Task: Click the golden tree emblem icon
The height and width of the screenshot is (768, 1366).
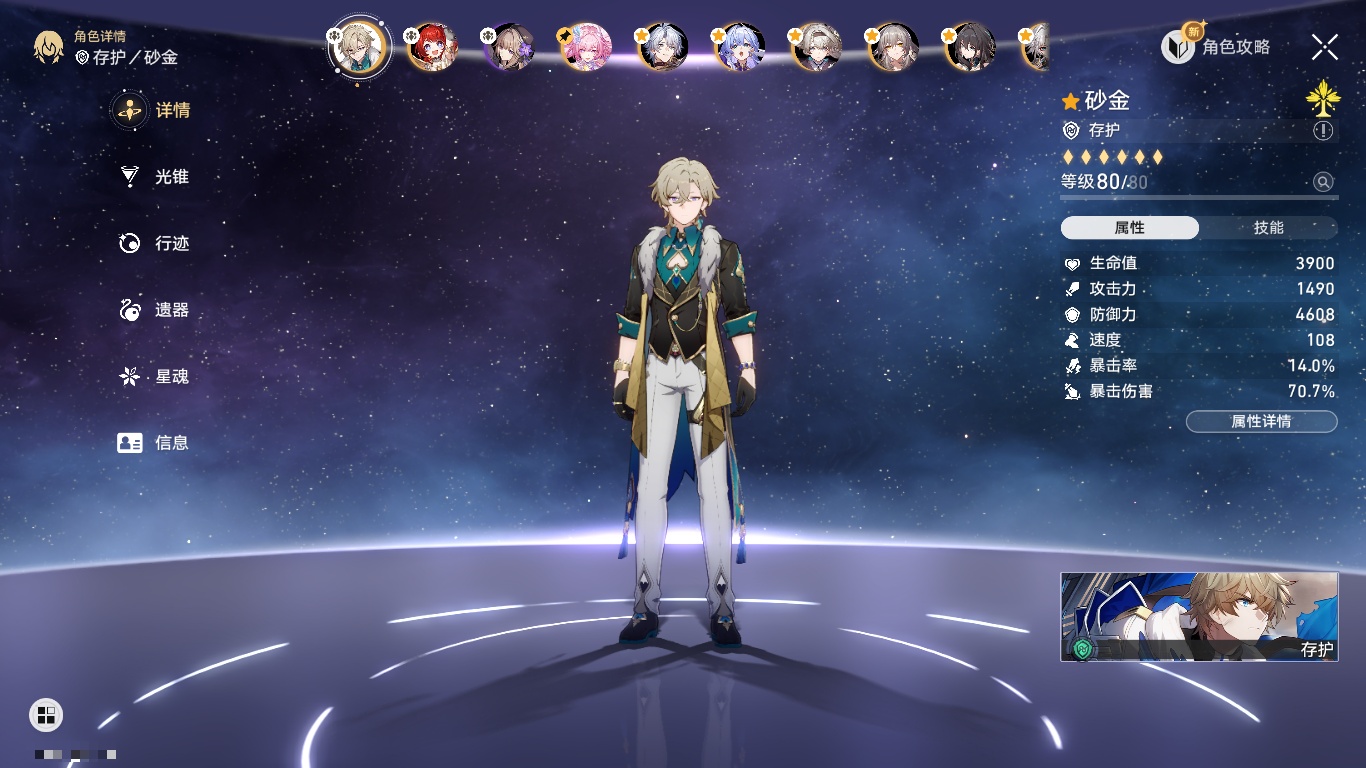Action: point(1322,98)
